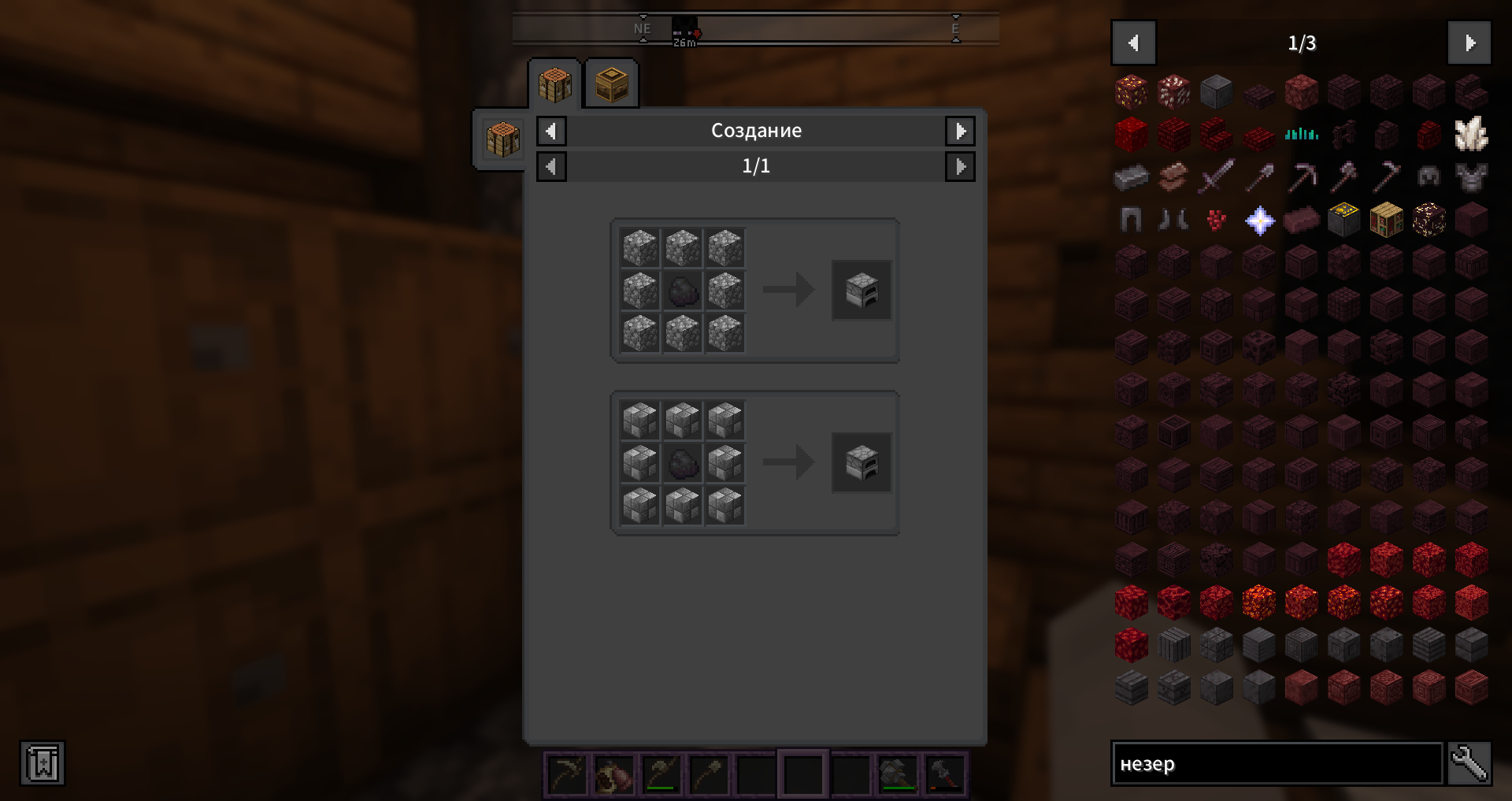This screenshot has height=801, width=1512.
Task: Show the previous recipe page beside 1/1
Action: (x=551, y=167)
